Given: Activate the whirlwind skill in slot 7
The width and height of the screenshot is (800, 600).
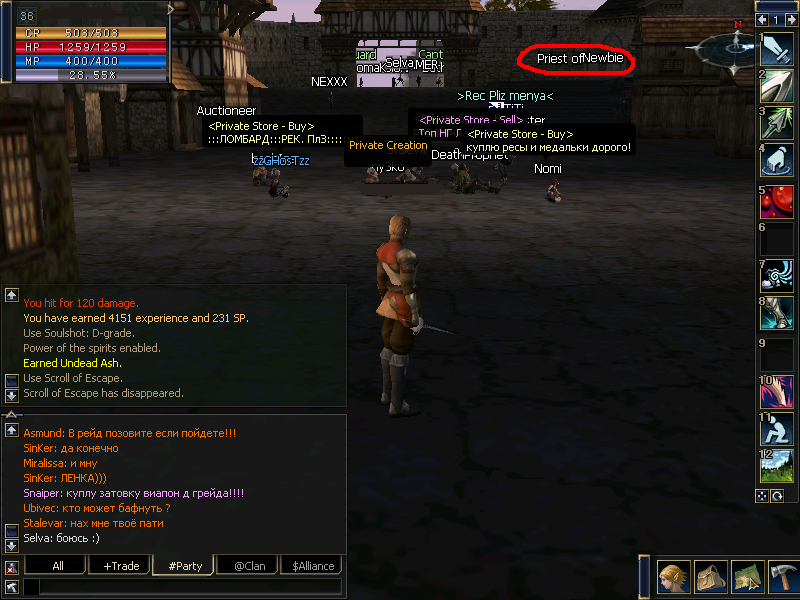Looking at the screenshot, I should click(777, 275).
